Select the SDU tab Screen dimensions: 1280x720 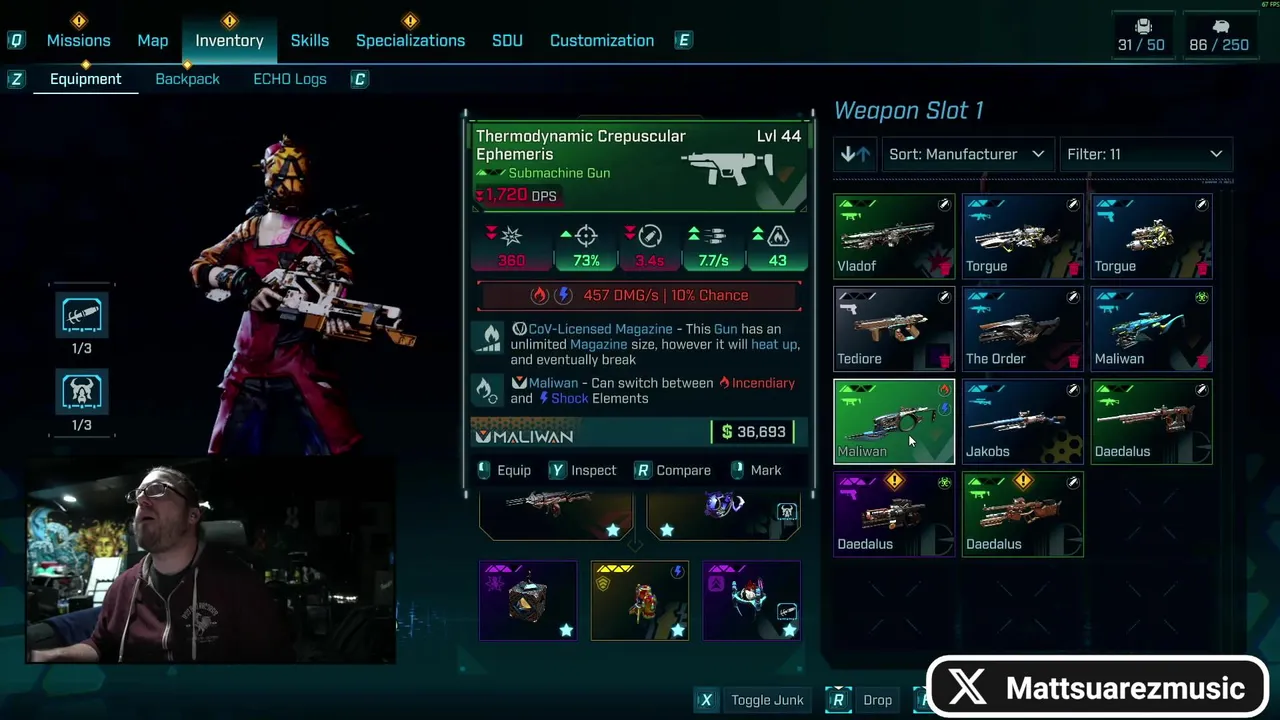click(507, 40)
